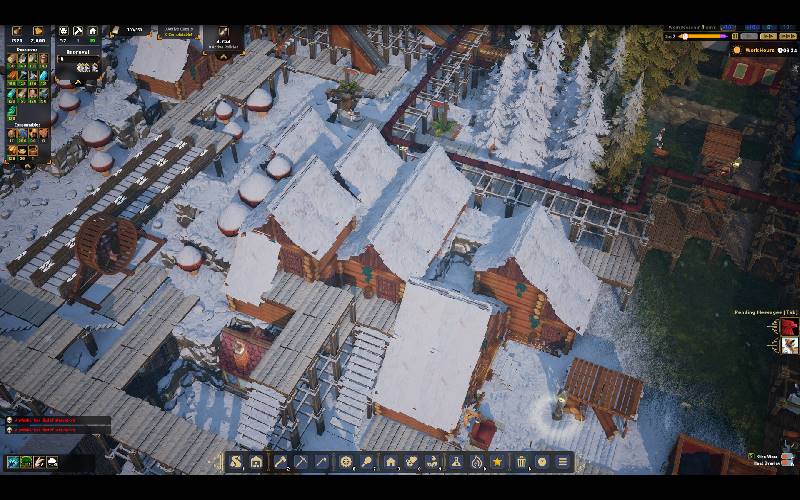The image size is (800, 500).
Task: Click the Work Hours sun indicator
Action: click(x=738, y=49)
